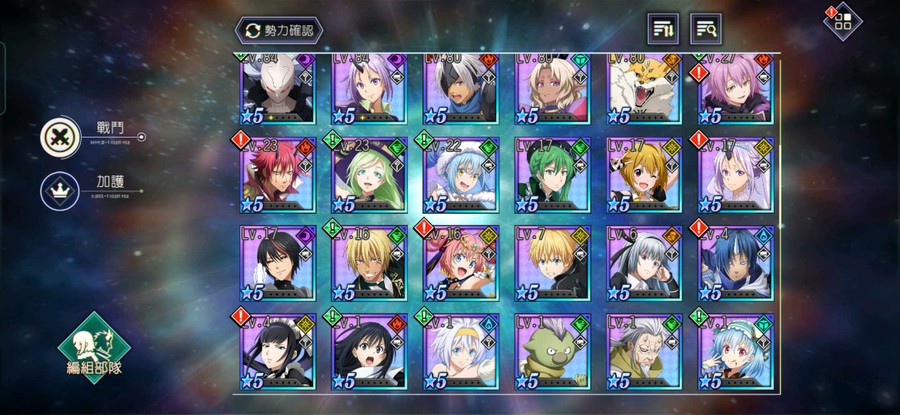The height and width of the screenshot is (415, 900).
Task: Choose the pink-haired Lv.16 character card
Action: [x=461, y=262]
